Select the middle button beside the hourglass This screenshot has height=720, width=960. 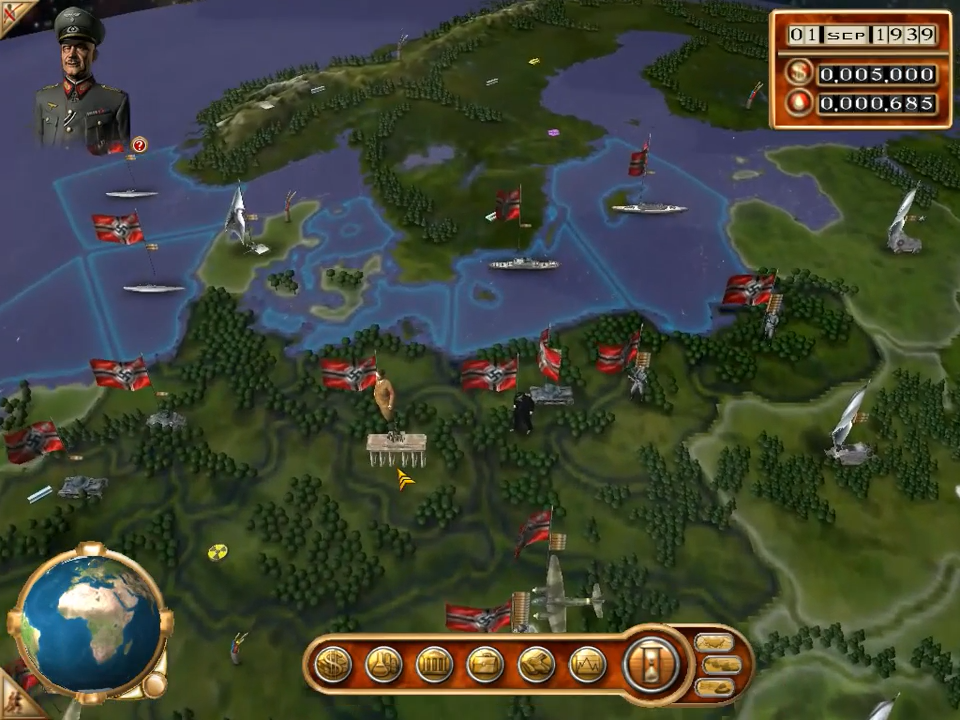point(723,665)
